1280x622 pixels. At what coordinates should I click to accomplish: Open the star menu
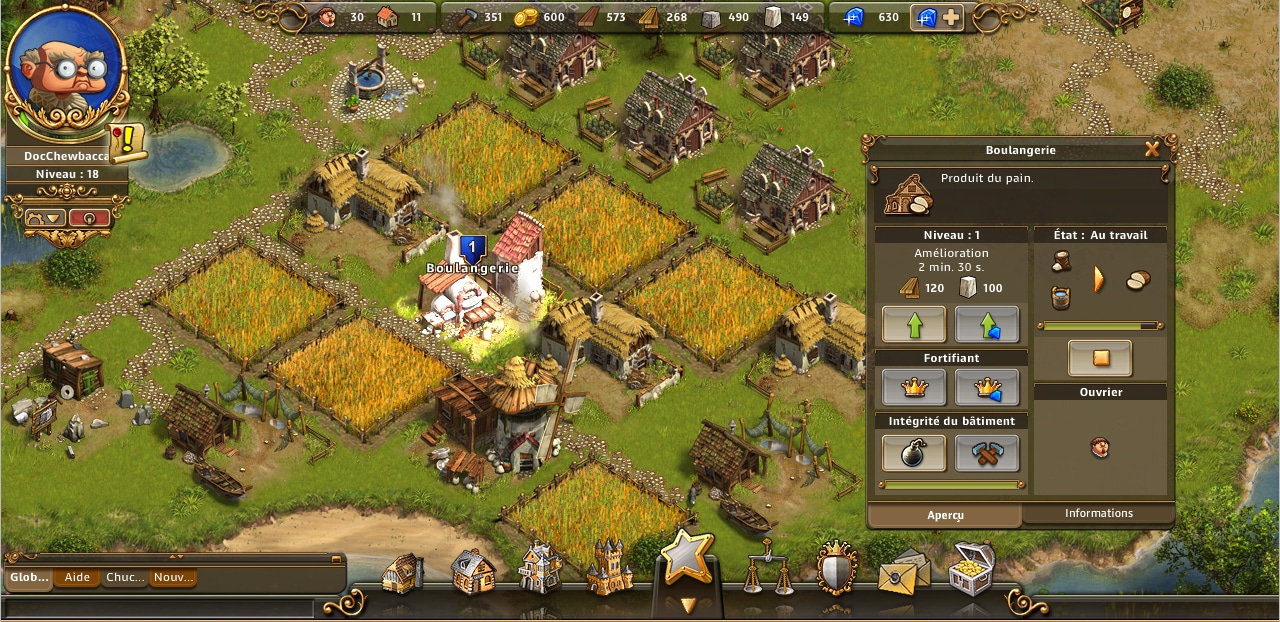[687, 557]
